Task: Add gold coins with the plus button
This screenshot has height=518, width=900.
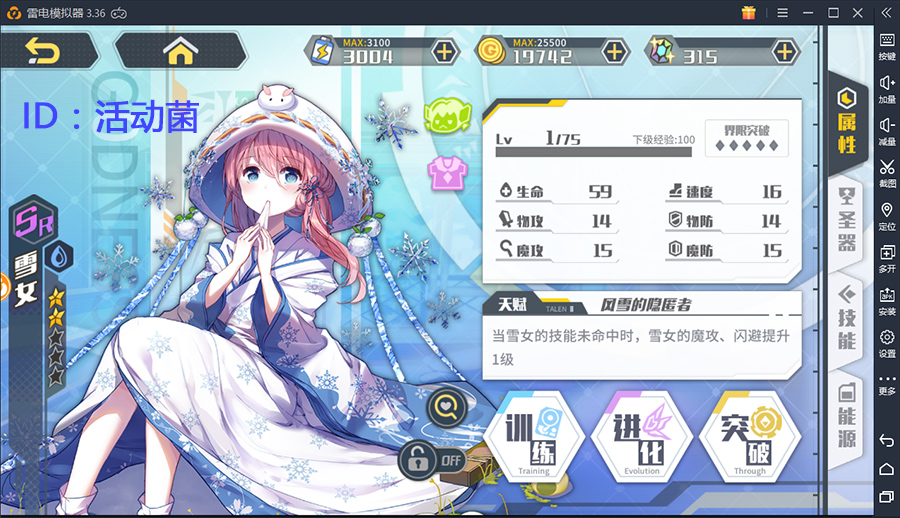Action: point(614,51)
